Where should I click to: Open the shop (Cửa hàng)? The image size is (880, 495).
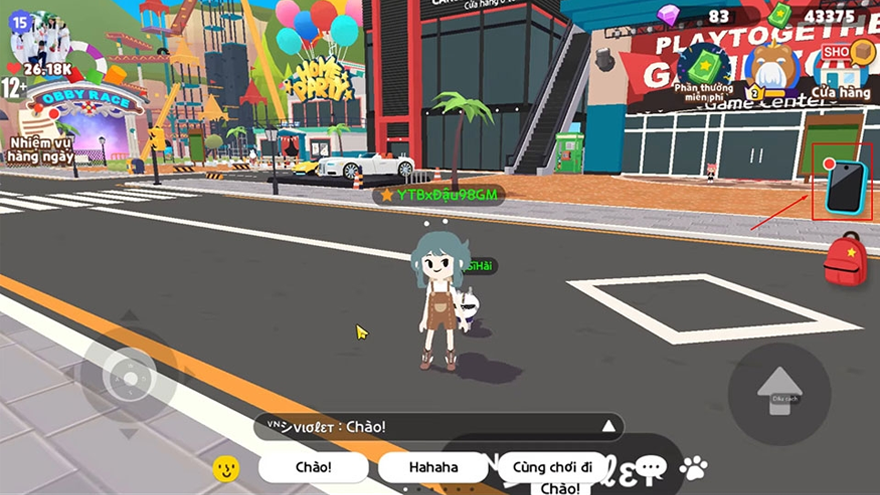click(x=841, y=68)
